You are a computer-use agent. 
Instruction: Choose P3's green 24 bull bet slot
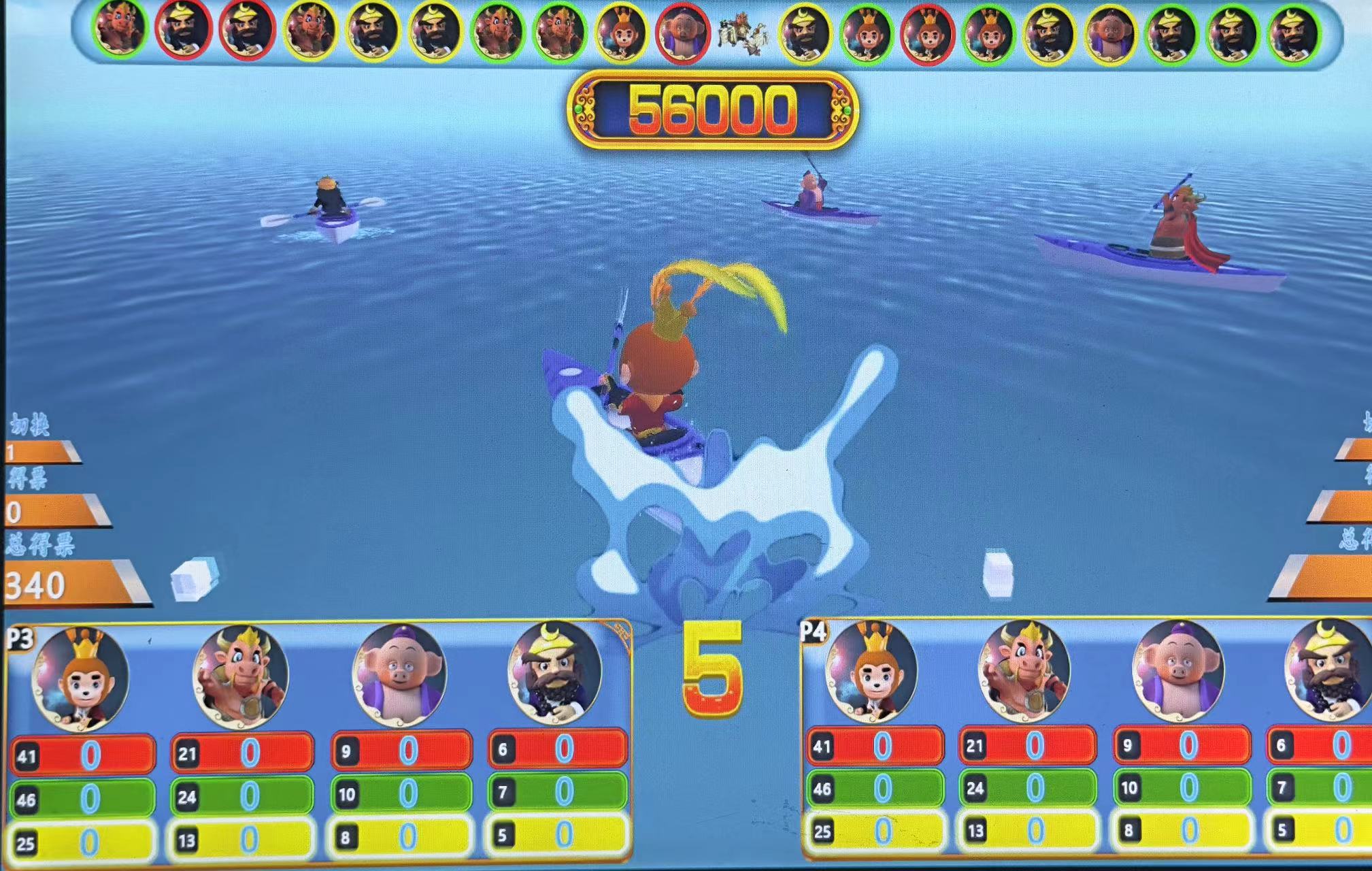pyautogui.click(x=242, y=795)
